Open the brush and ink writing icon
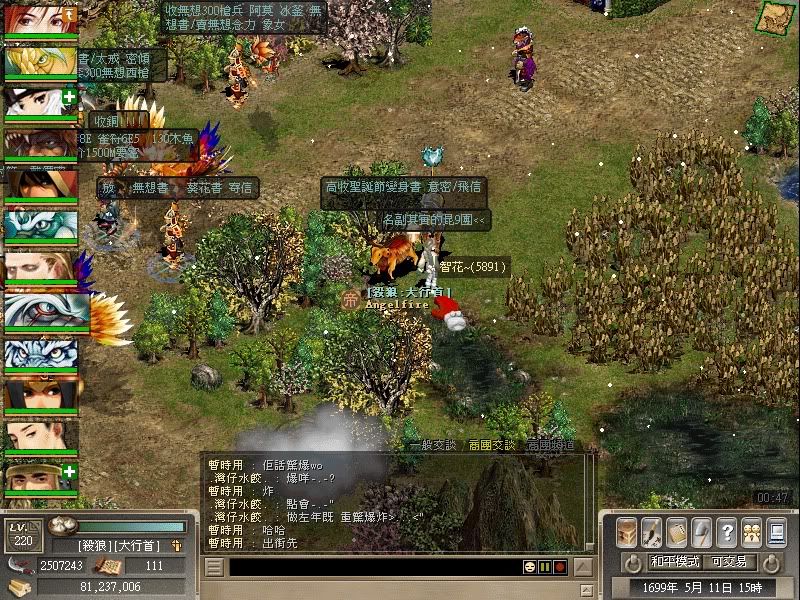Screen dimensions: 800x600 point(652,532)
